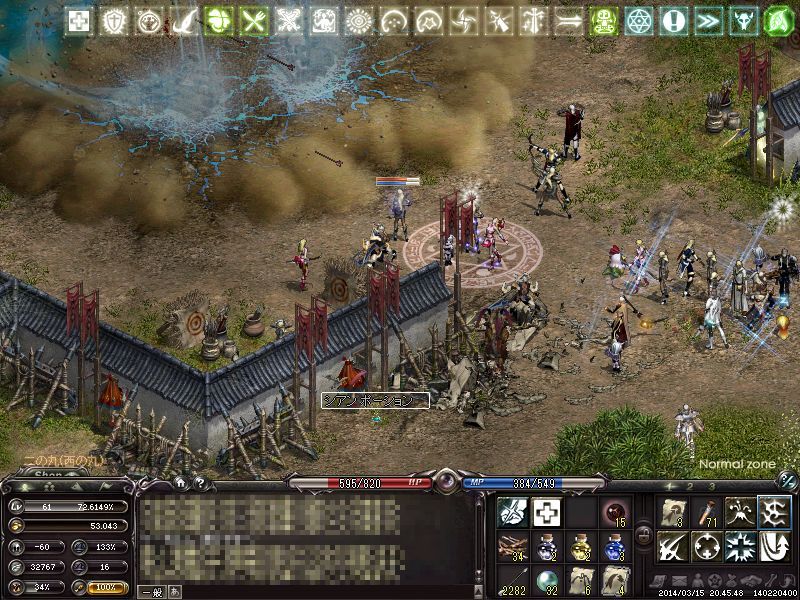The height and width of the screenshot is (600, 800).
Task: Switch to hotbar page 2
Action: (690, 487)
